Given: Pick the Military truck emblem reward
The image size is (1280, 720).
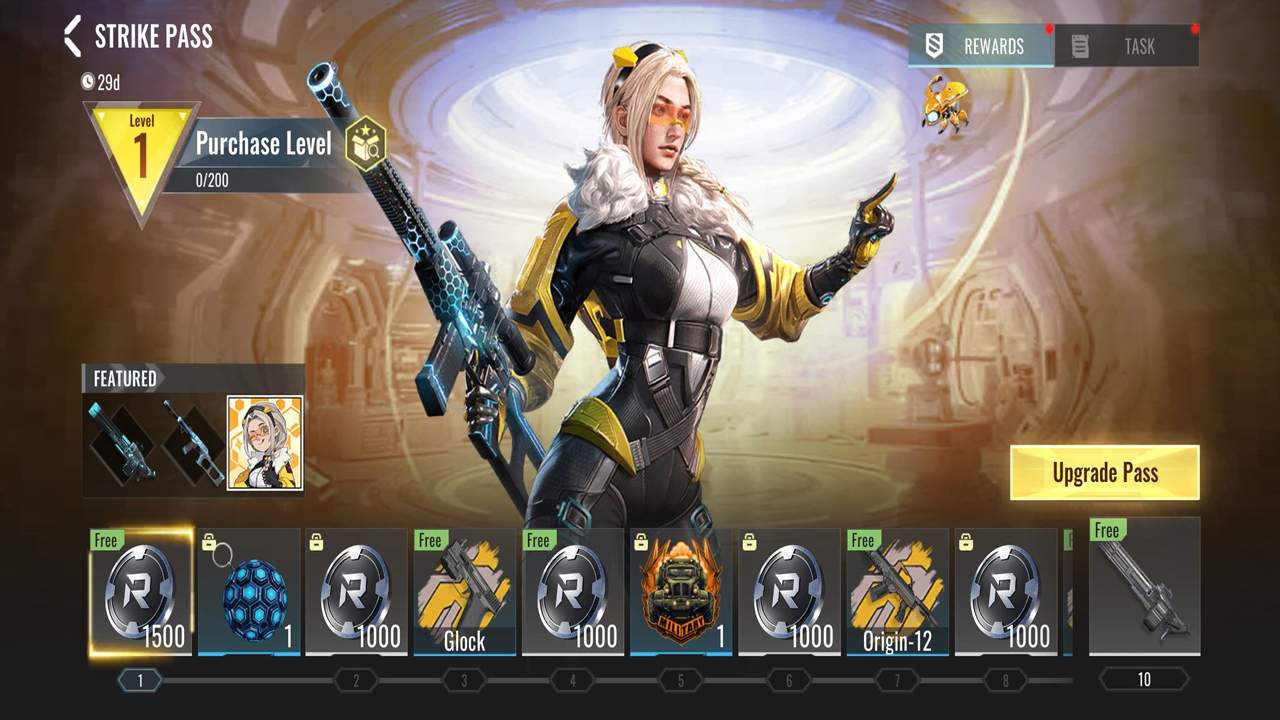Looking at the screenshot, I should pos(681,592).
